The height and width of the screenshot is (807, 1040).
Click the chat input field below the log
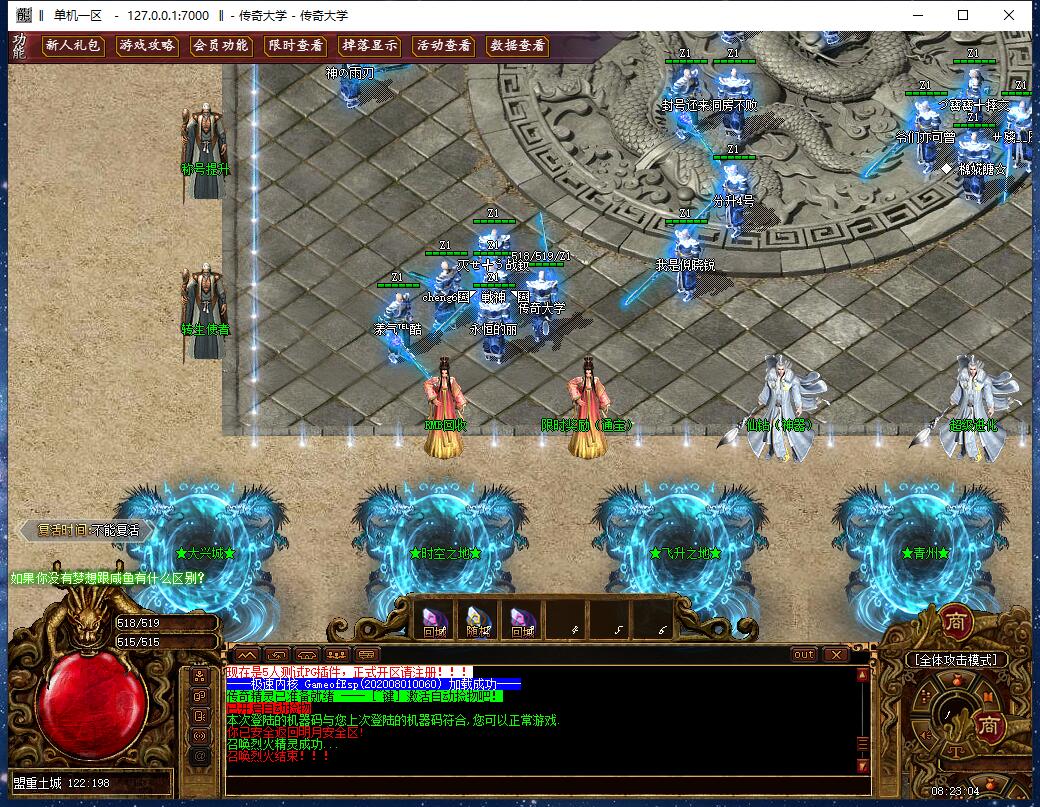tap(540, 785)
